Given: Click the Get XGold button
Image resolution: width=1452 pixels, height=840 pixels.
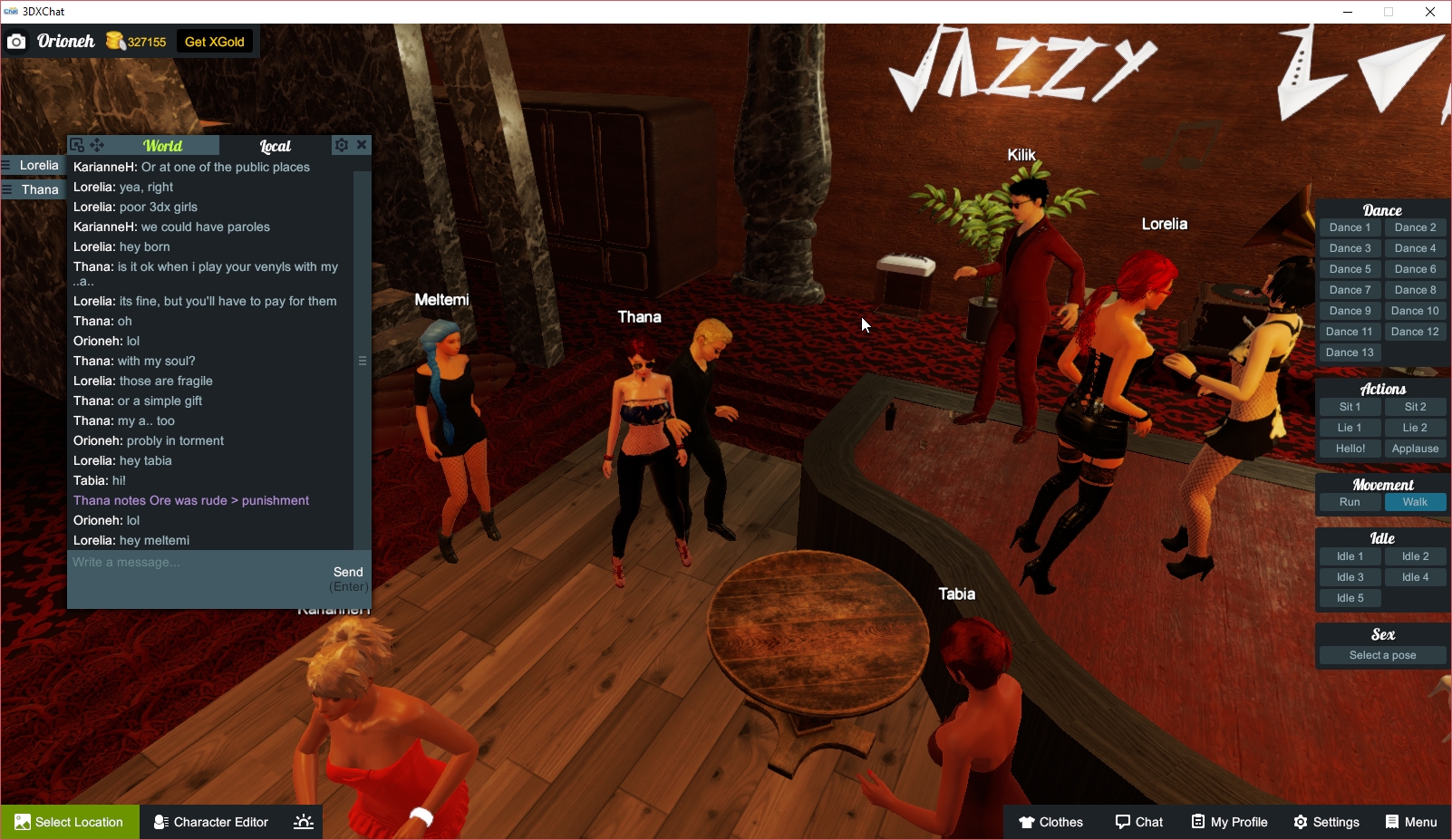Looking at the screenshot, I should (x=214, y=41).
